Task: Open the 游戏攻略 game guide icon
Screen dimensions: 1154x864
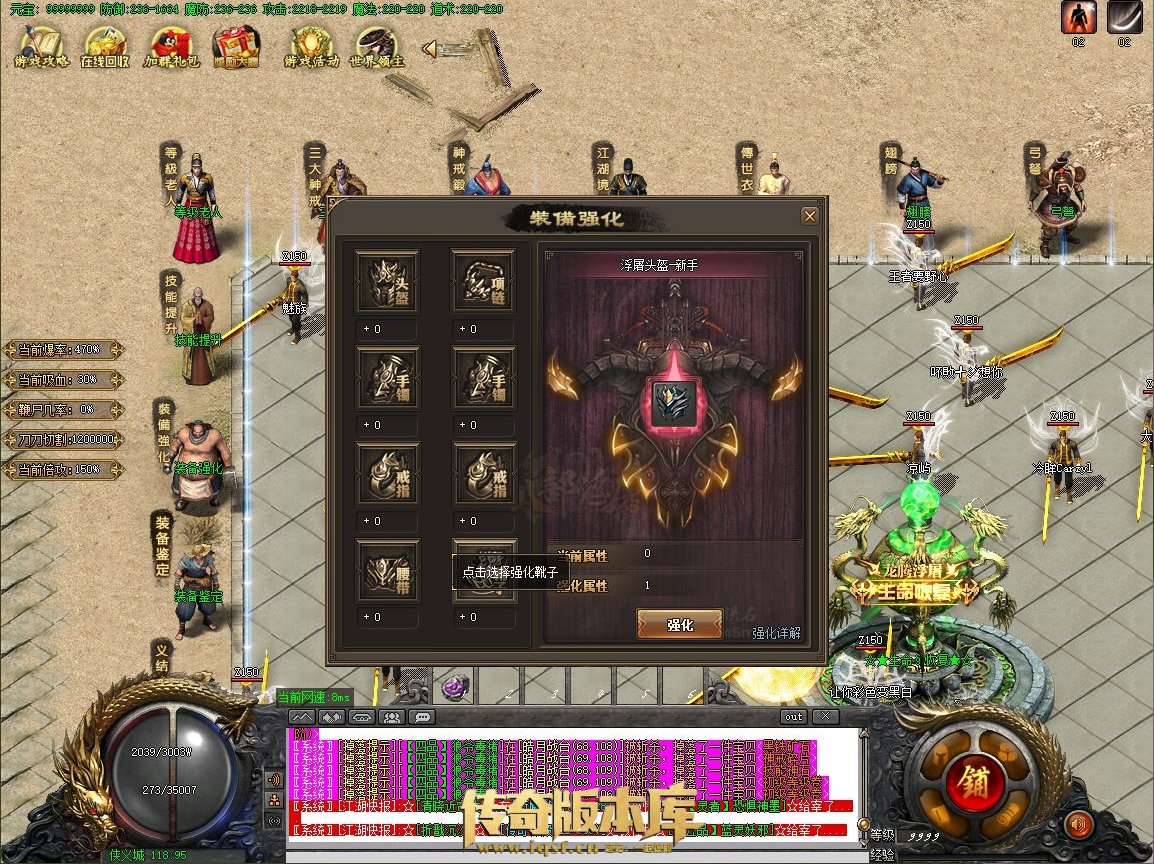Action: pos(41,46)
